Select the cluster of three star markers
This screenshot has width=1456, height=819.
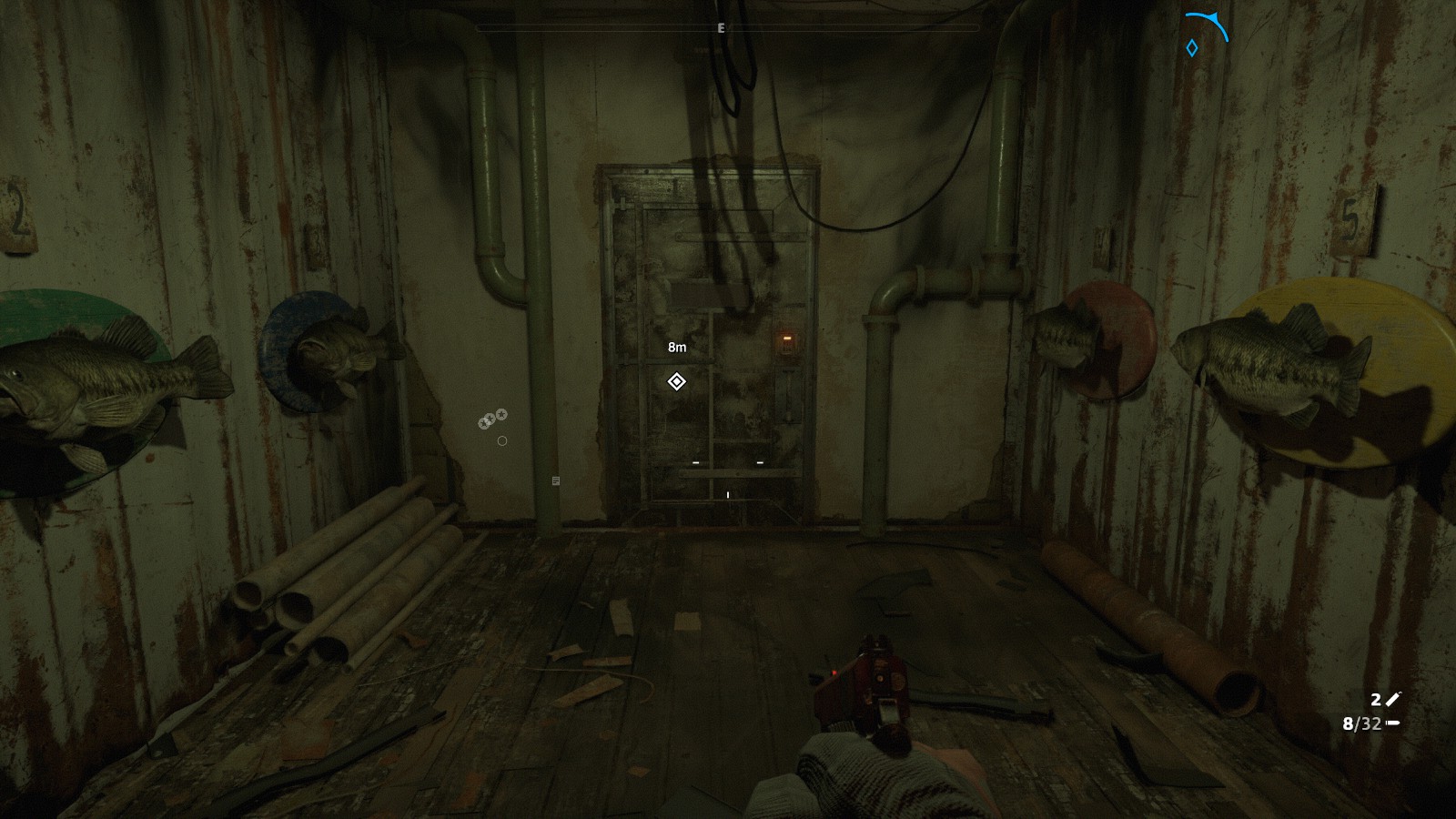pyautogui.click(x=492, y=419)
